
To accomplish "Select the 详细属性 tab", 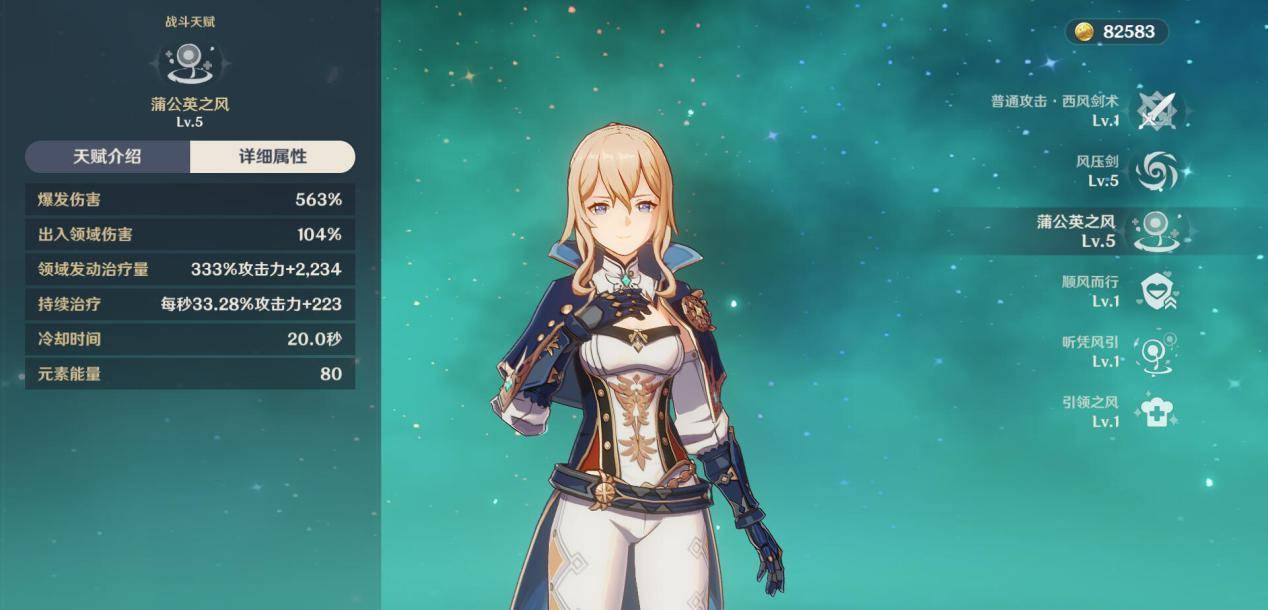I will 272,157.
